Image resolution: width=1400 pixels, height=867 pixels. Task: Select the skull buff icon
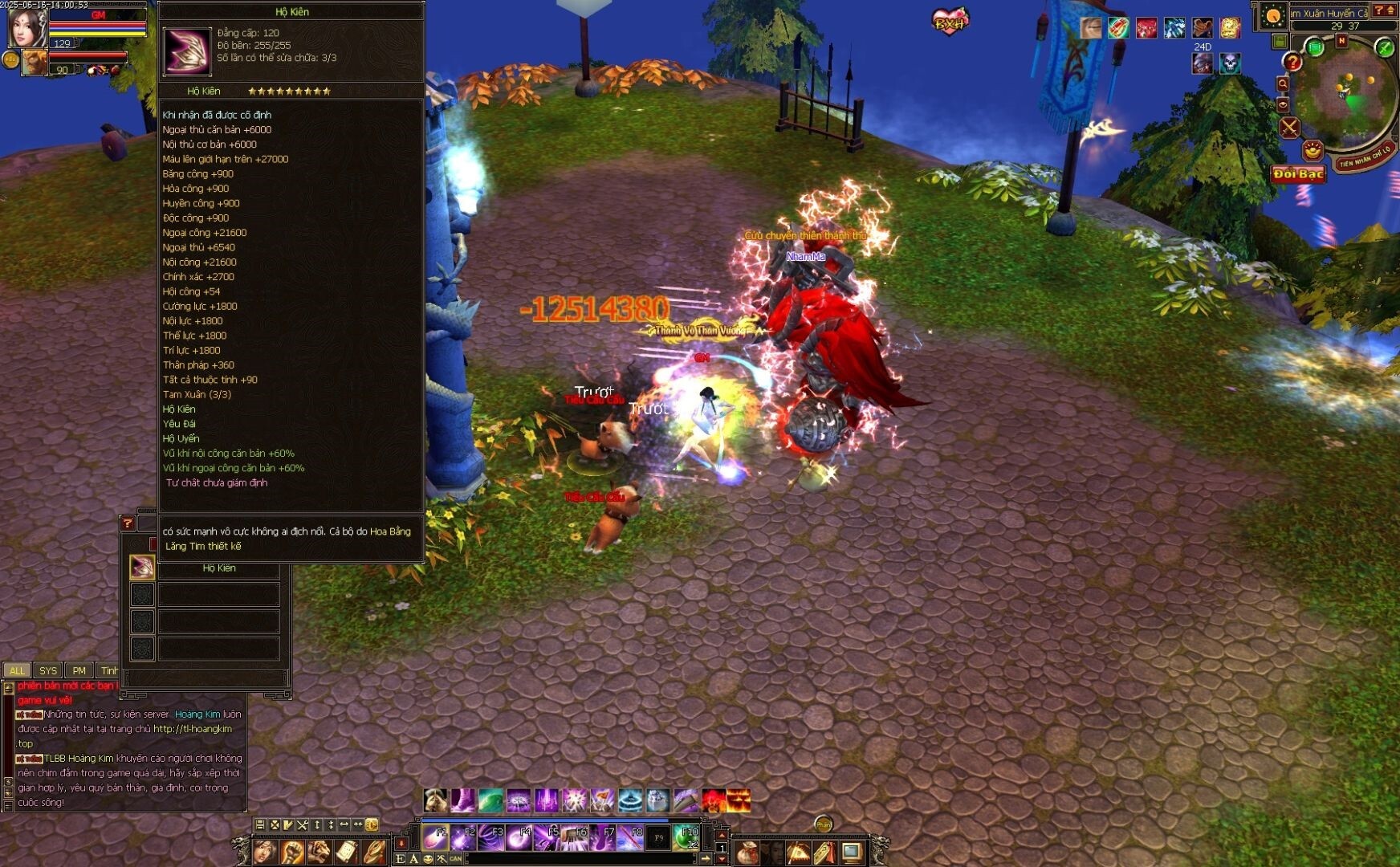pos(1230,63)
